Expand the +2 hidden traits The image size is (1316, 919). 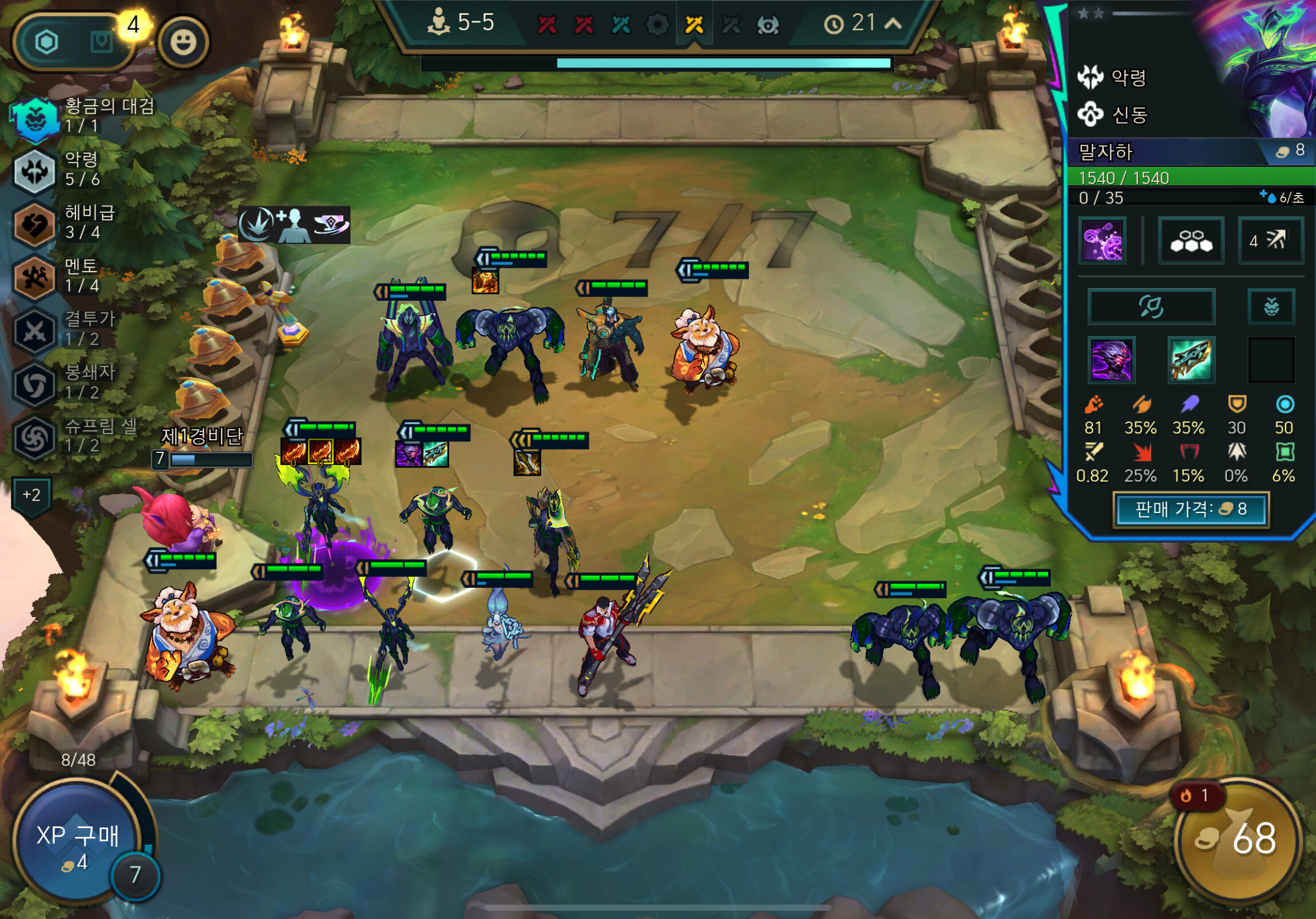tap(31, 495)
